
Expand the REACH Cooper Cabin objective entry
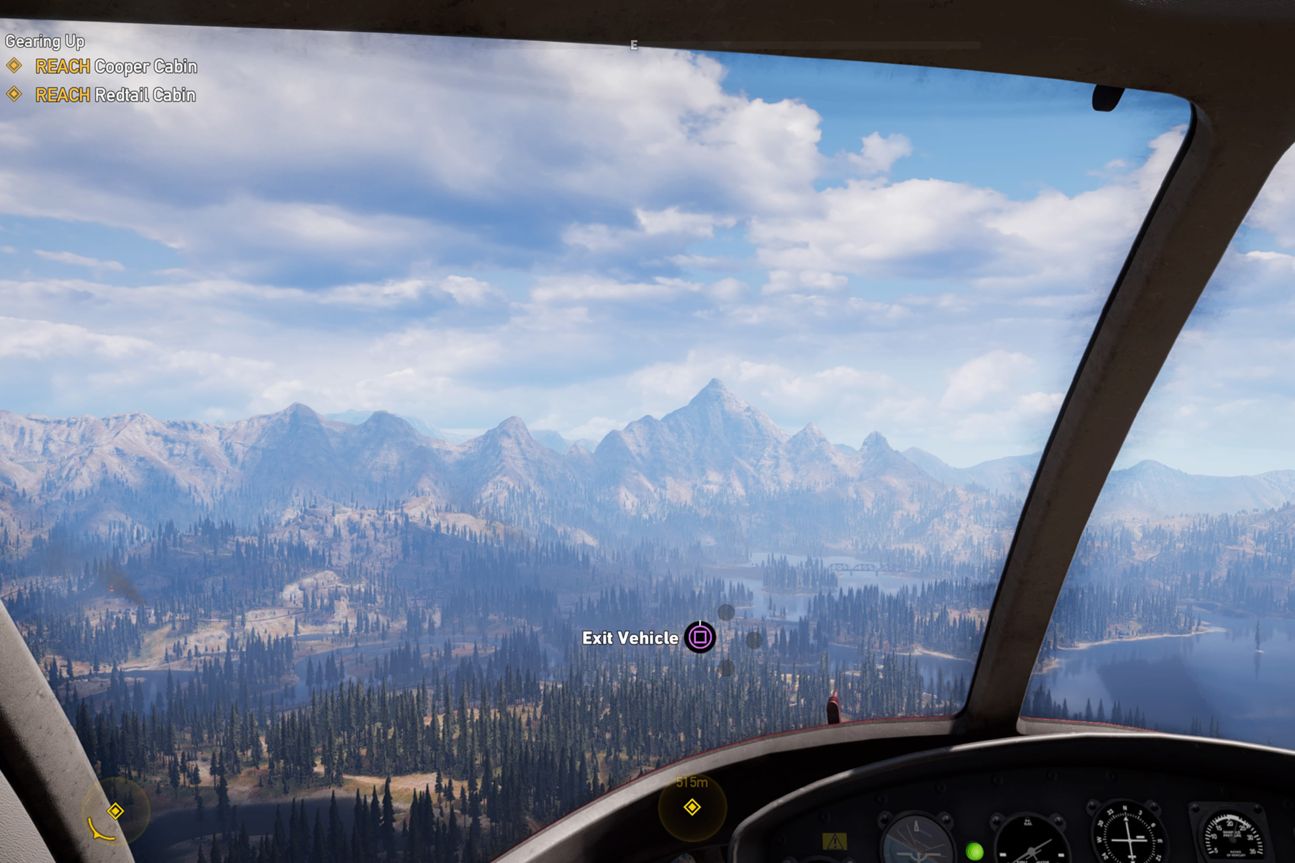point(115,66)
